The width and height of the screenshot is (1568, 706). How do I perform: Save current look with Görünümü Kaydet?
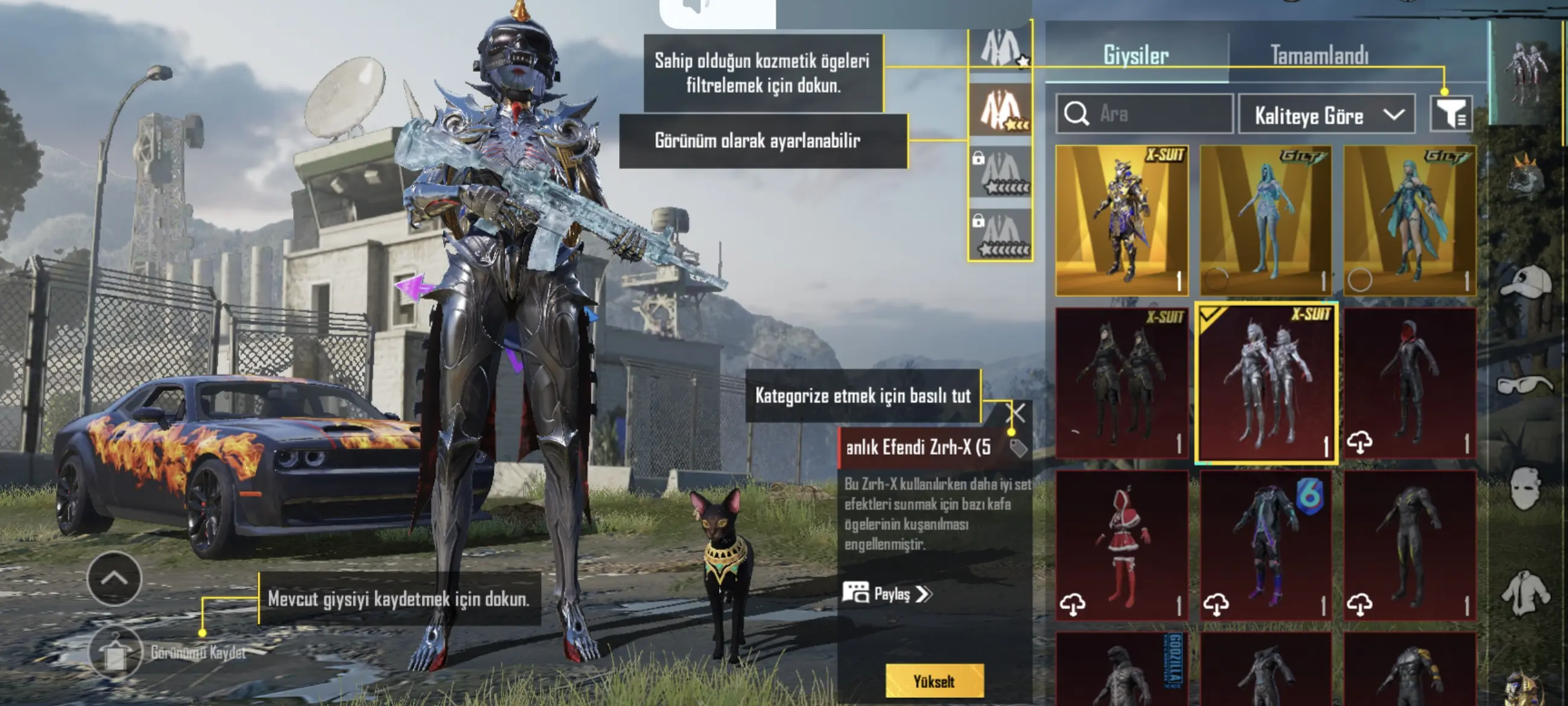116,652
